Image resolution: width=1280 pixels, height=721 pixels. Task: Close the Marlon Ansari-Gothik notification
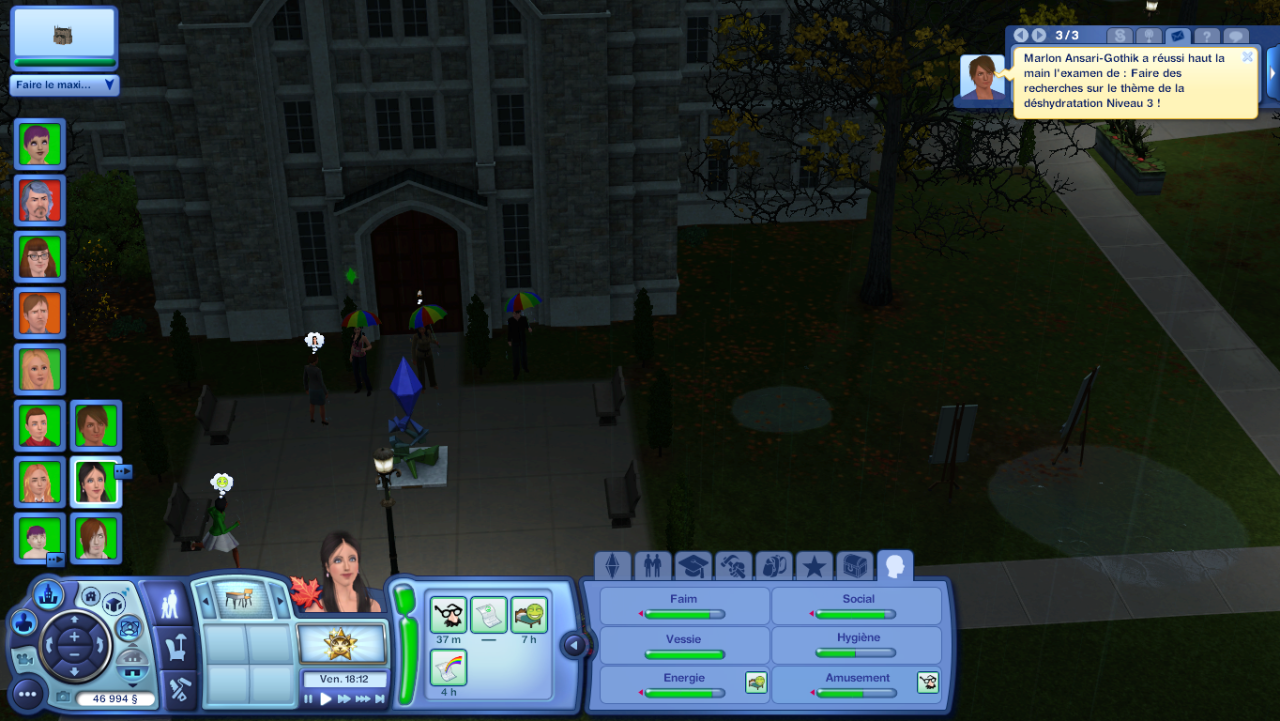1247,57
